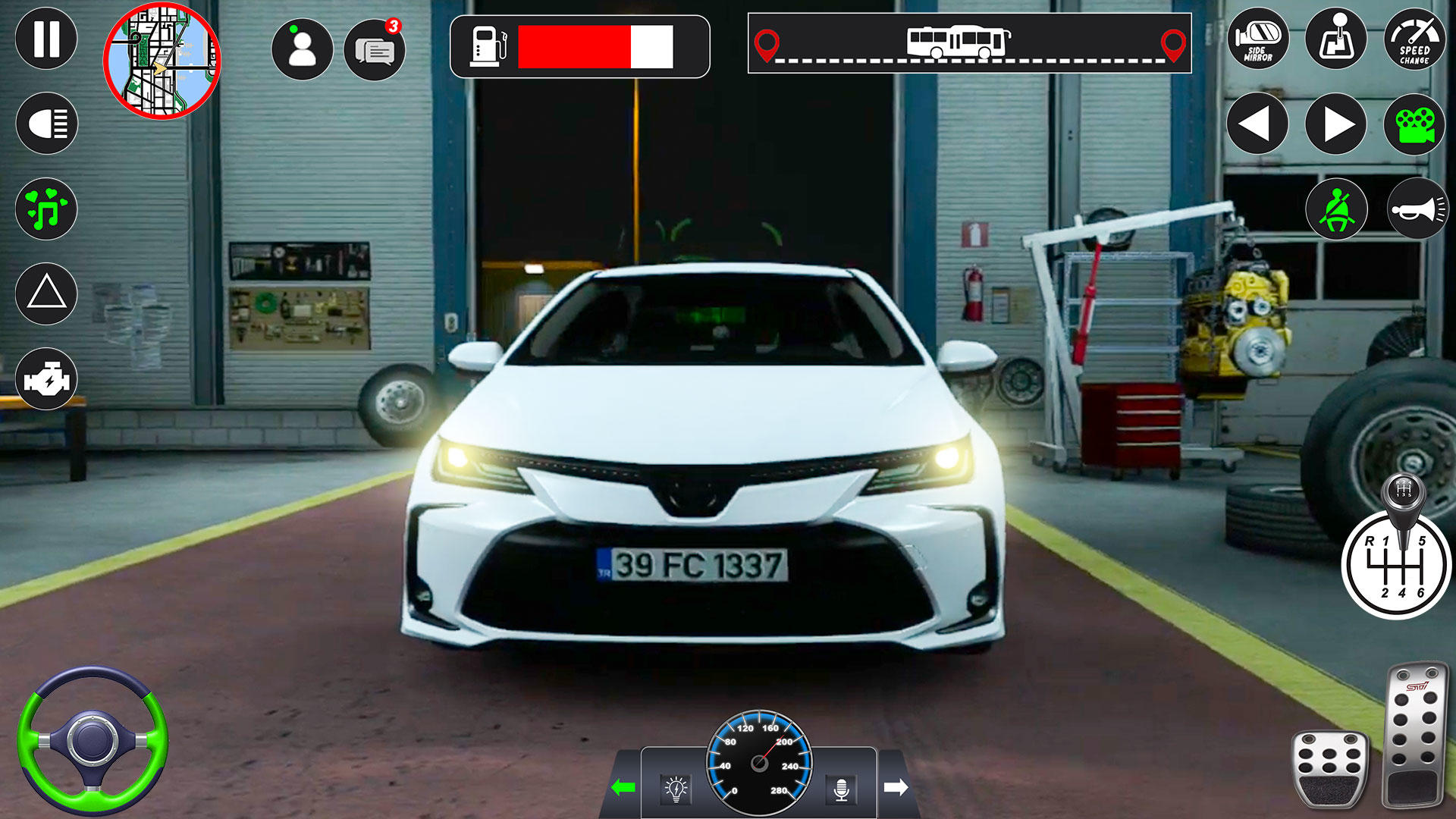This screenshot has height=819, width=1456.
Task: Open the chat with 3 notifications
Action: (x=375, y=47)
